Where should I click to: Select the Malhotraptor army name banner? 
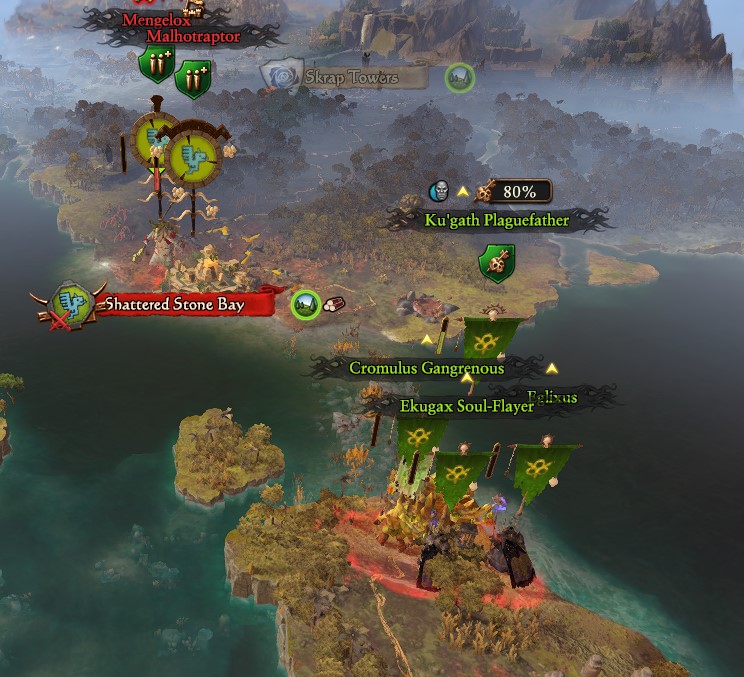pyautogui.click(x=194, y=37)
